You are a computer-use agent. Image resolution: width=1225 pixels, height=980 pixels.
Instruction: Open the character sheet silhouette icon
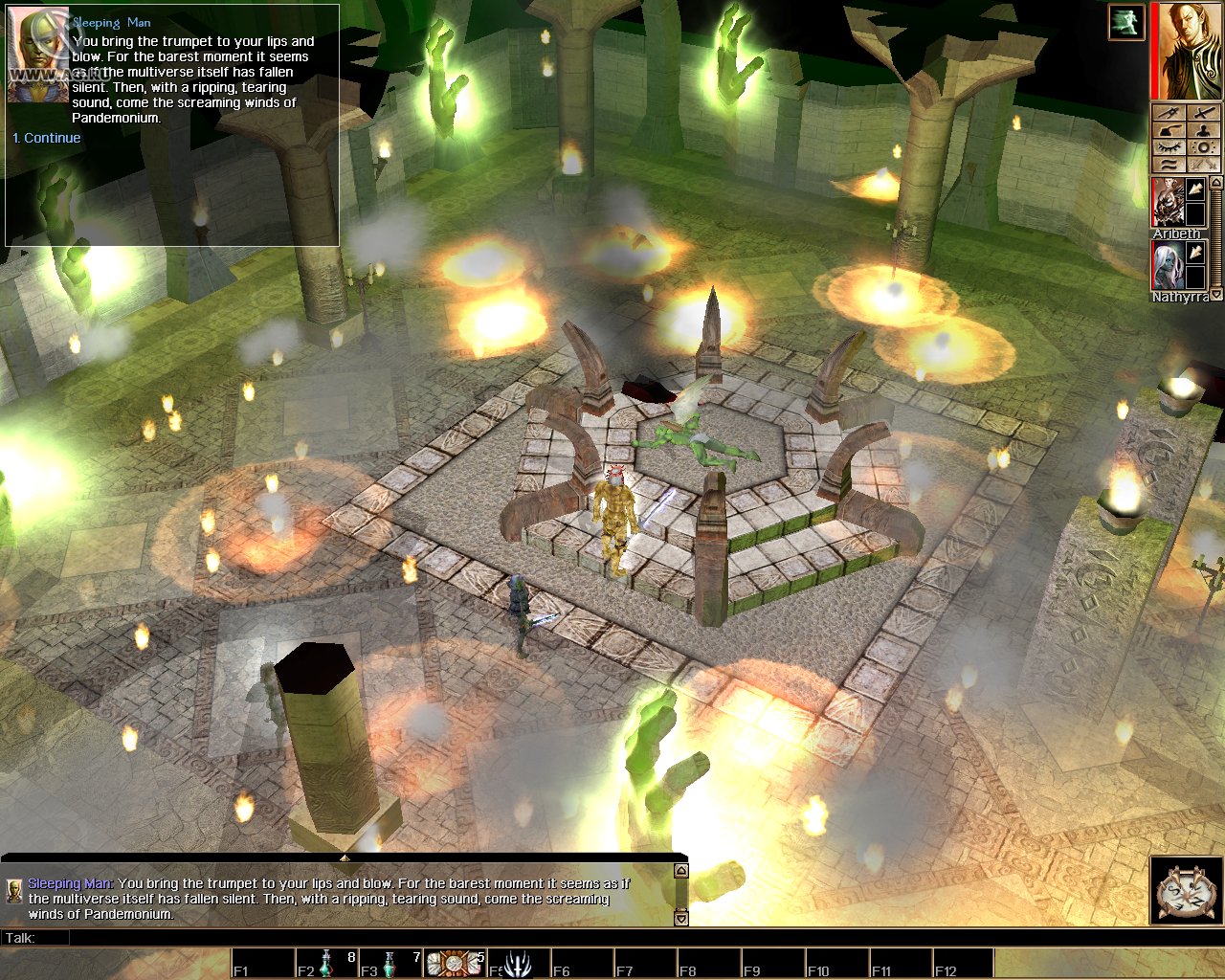1203,130
